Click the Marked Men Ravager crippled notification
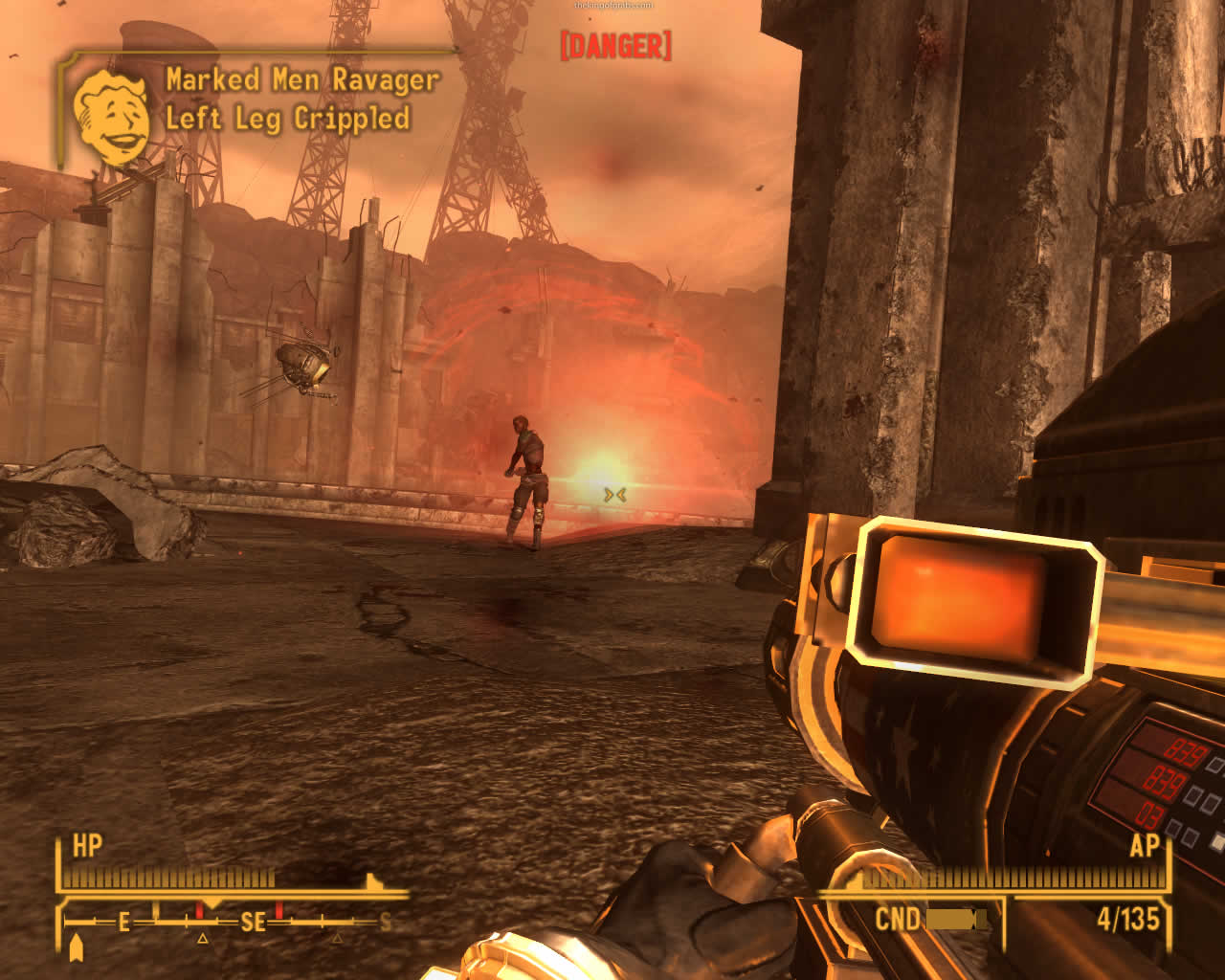This screenshot has width=1225, height=980. [301, 100]
